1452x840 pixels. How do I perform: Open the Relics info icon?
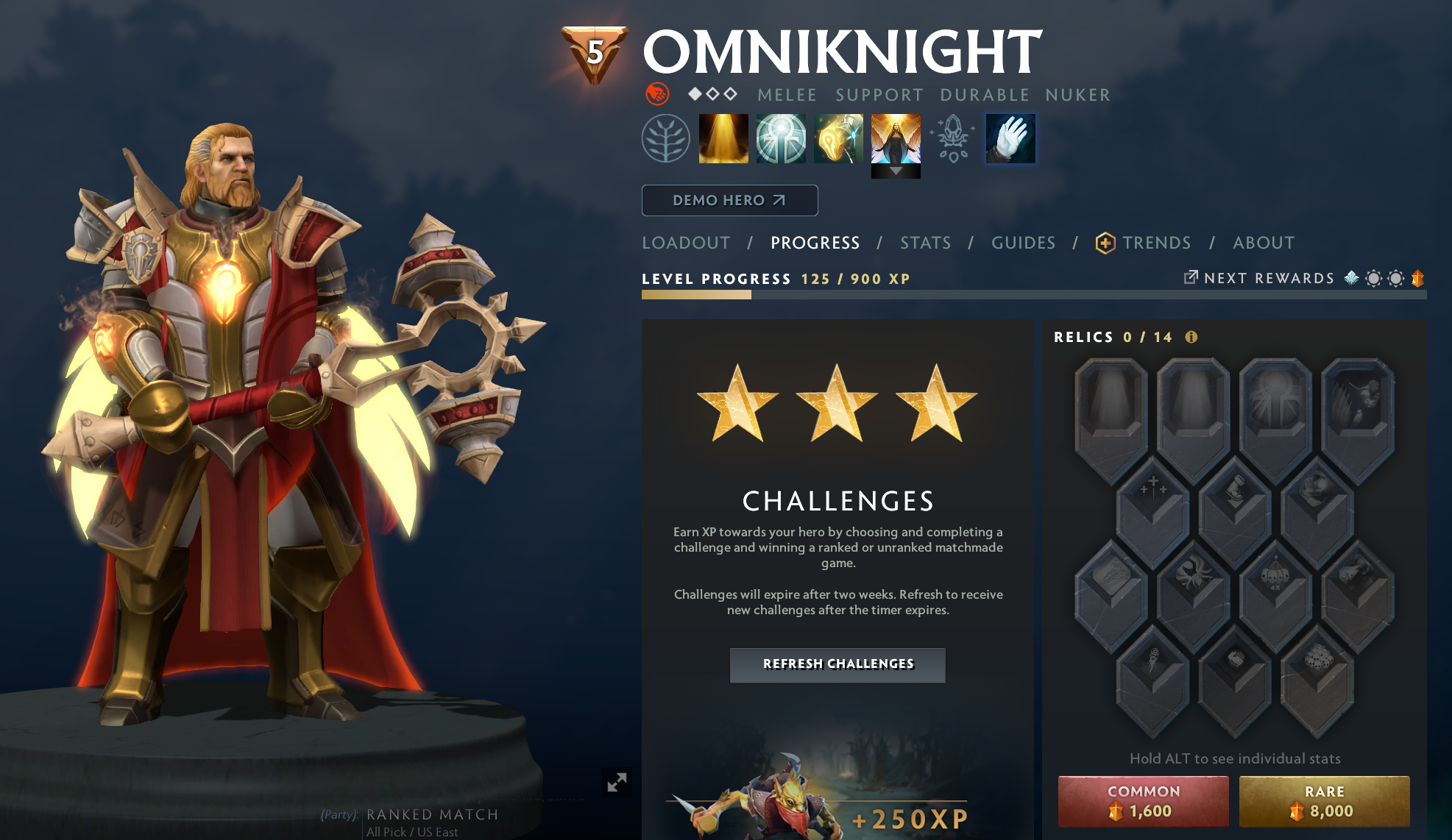[1191, 337]
